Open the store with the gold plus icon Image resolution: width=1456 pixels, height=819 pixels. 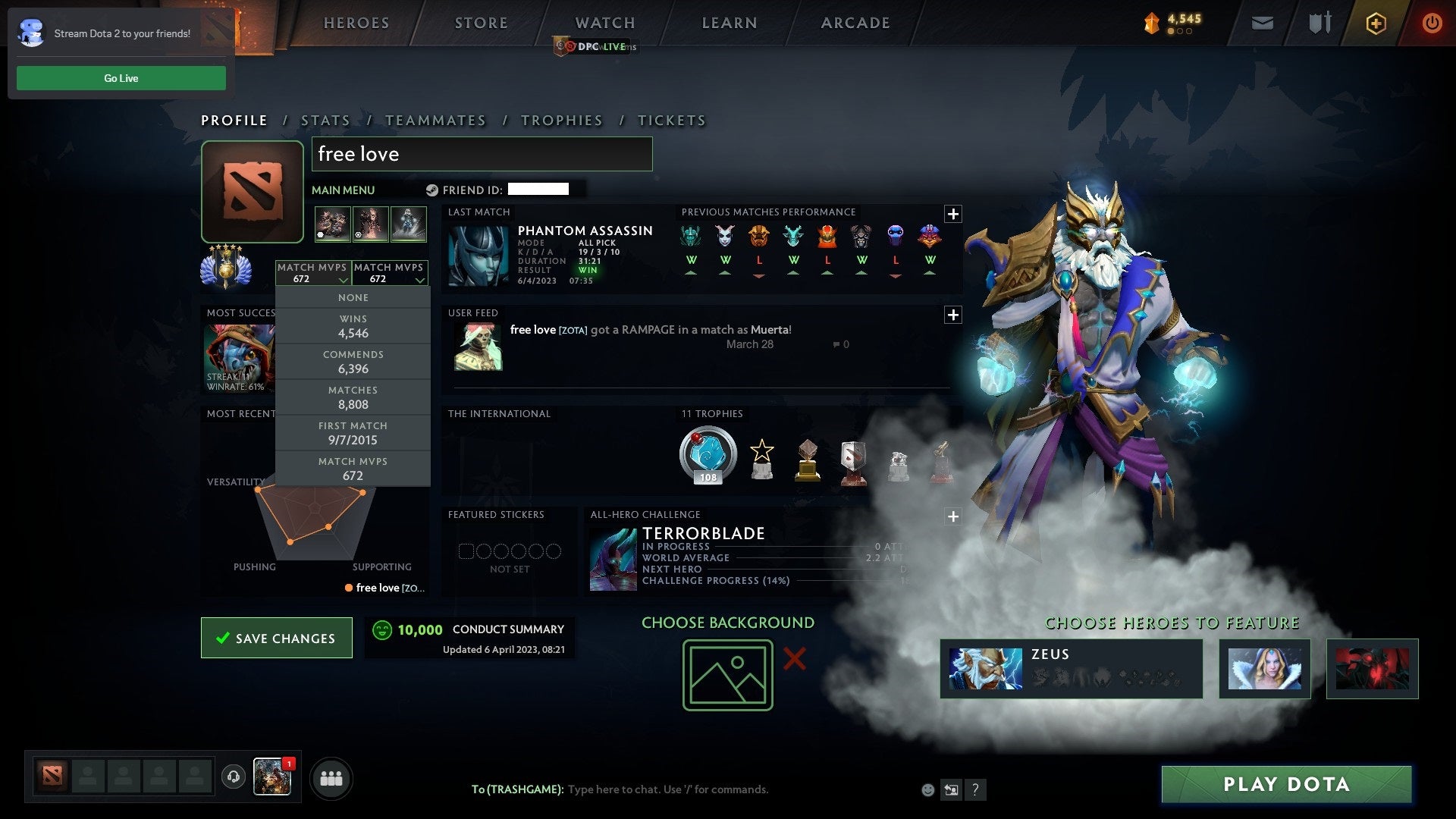coord(1376,23)
